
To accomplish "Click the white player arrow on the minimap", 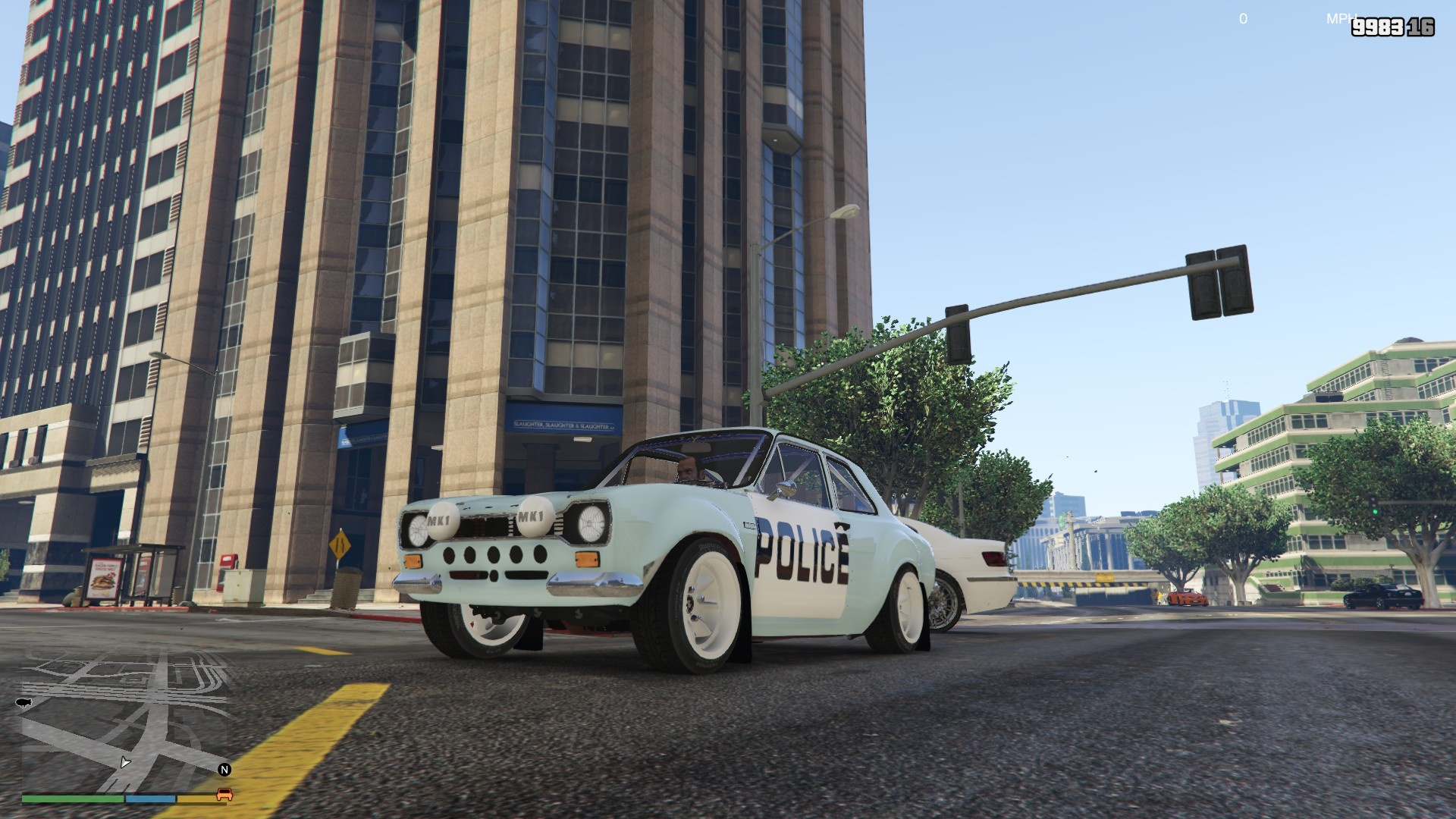I will tap(125, 761).
